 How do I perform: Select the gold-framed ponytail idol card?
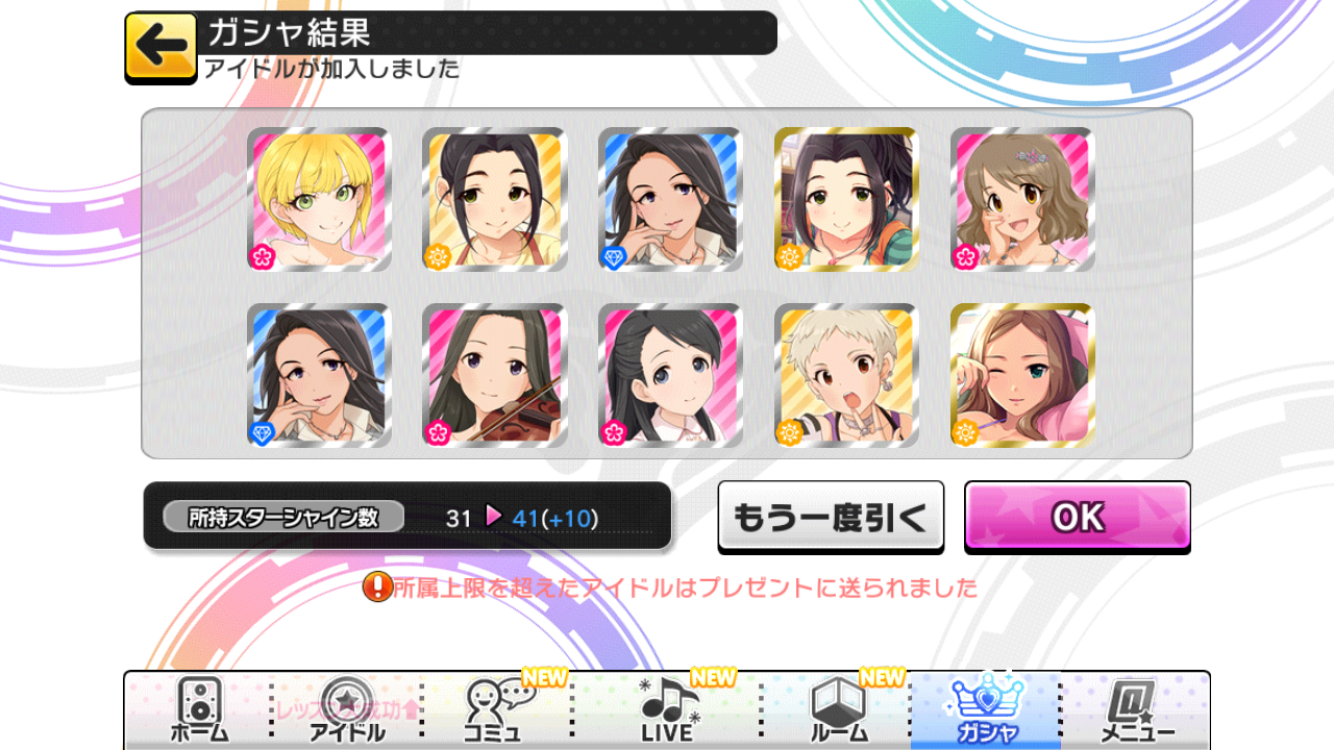click(846, 200)
